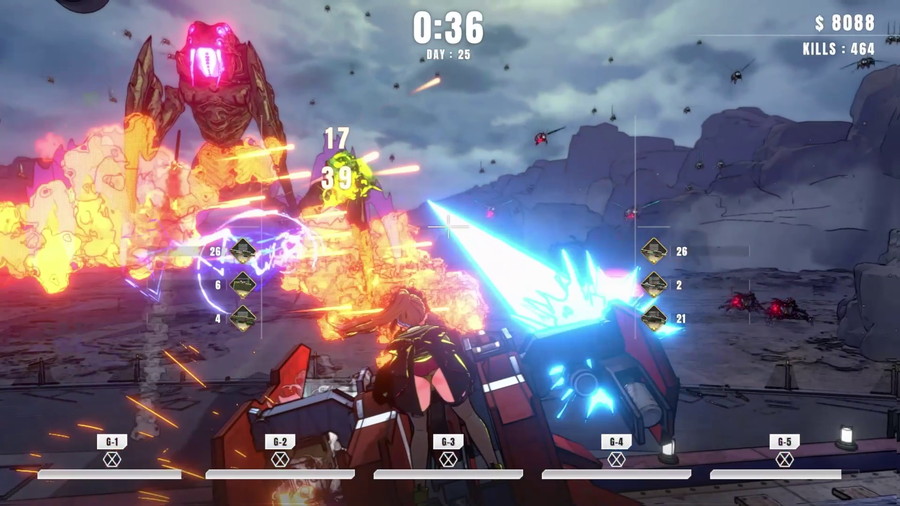
Task: Select left-side weapon icon with 6 ammo
Action: click(243, 285)
